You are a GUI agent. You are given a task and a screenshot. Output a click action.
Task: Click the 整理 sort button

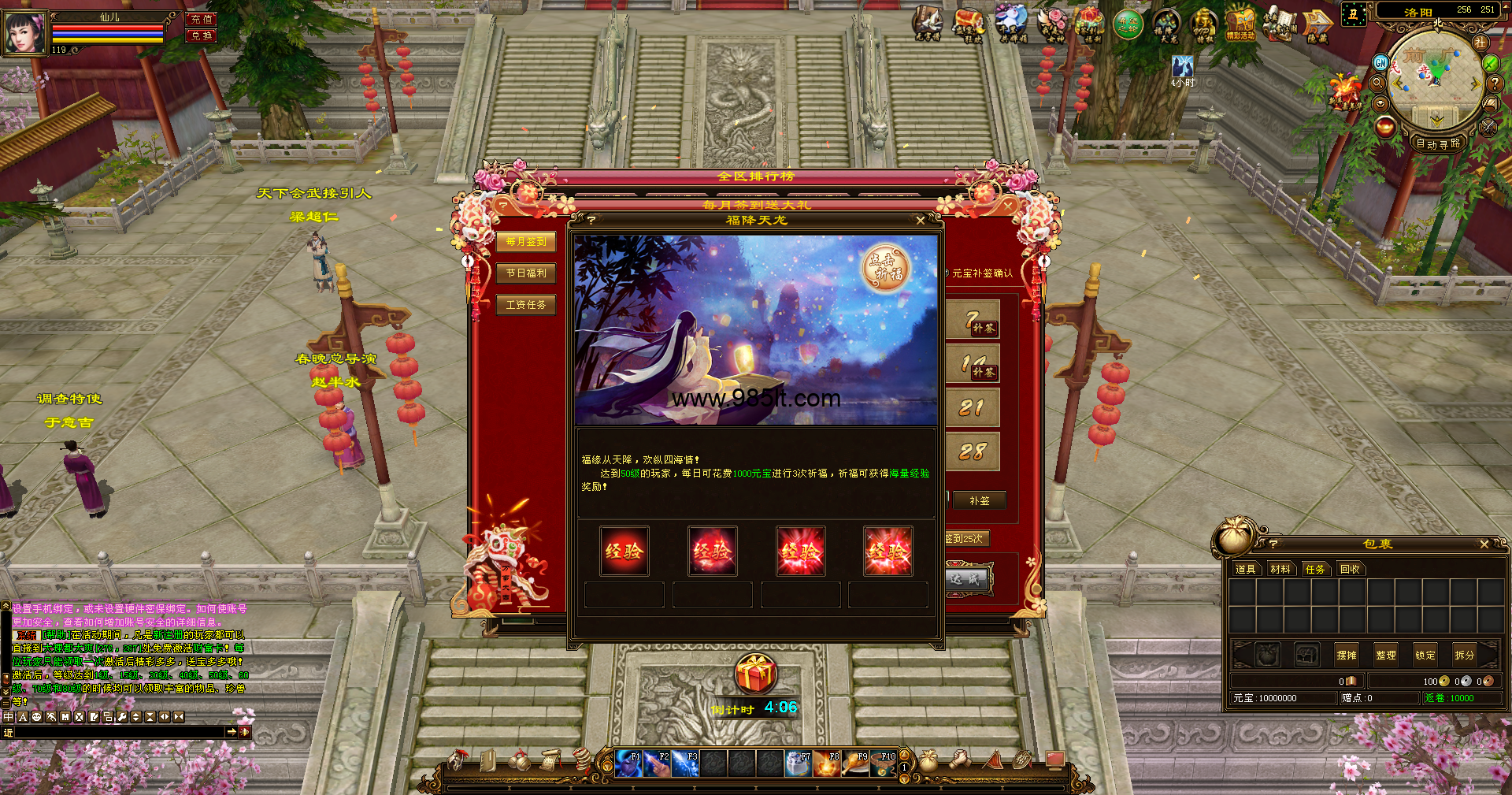click(1385, 655)
